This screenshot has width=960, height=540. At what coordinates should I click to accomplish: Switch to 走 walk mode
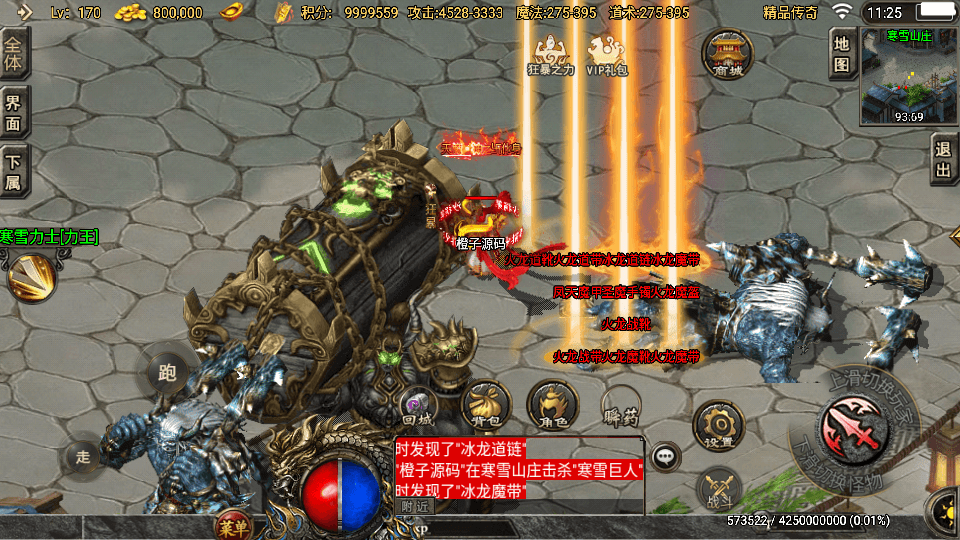click(x=84, y=457)
